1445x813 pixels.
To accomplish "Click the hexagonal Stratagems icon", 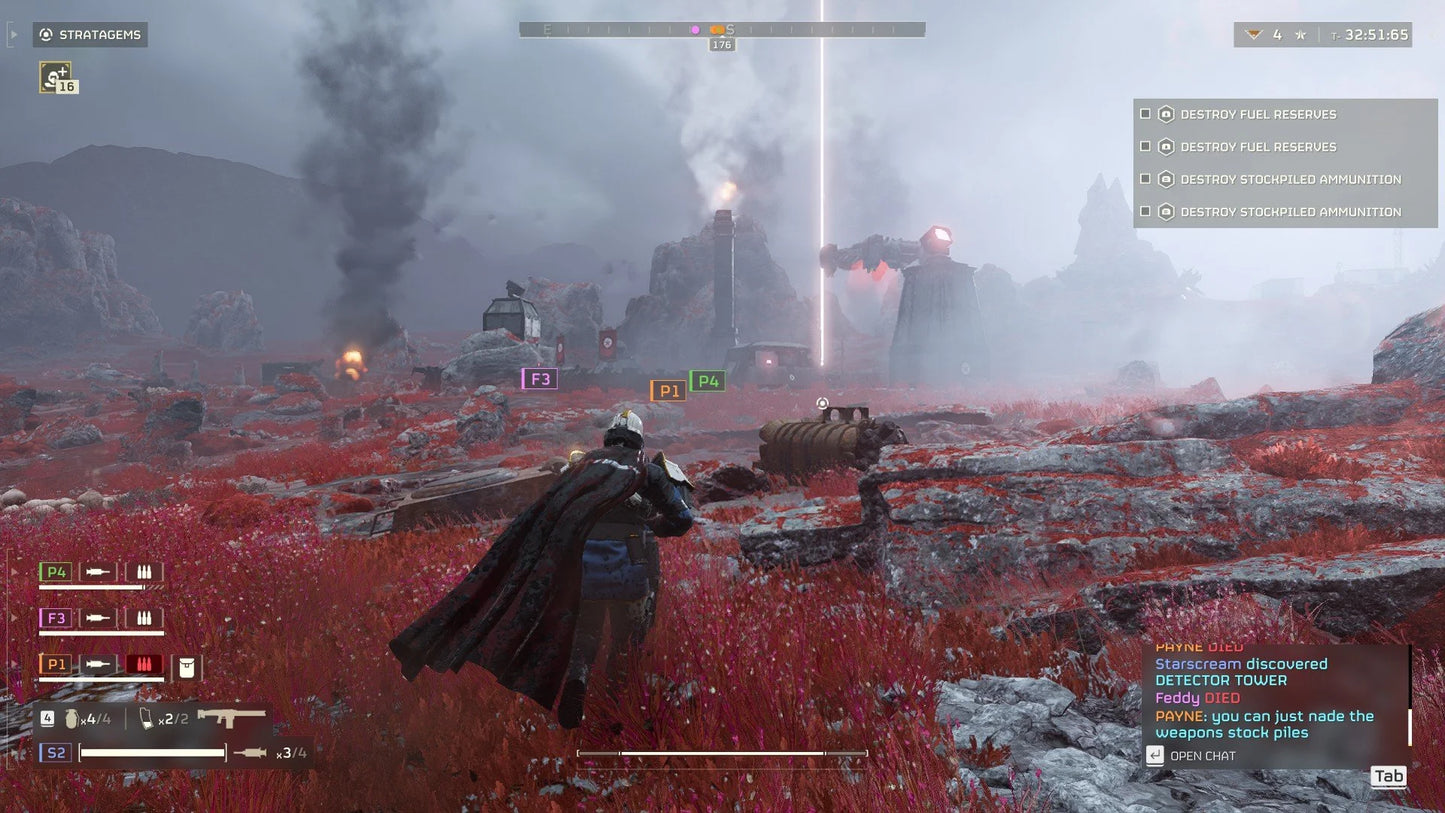I will click(x=45, y=34).
